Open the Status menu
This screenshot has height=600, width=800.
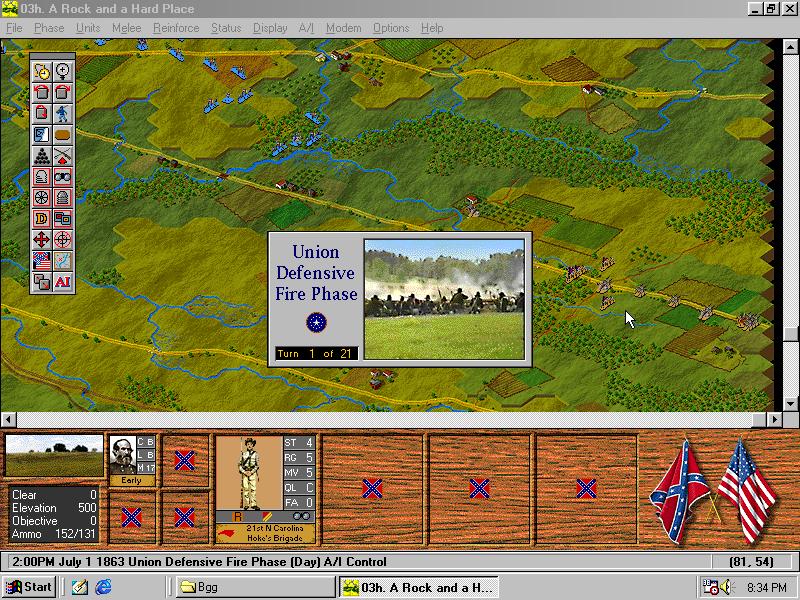226,28
